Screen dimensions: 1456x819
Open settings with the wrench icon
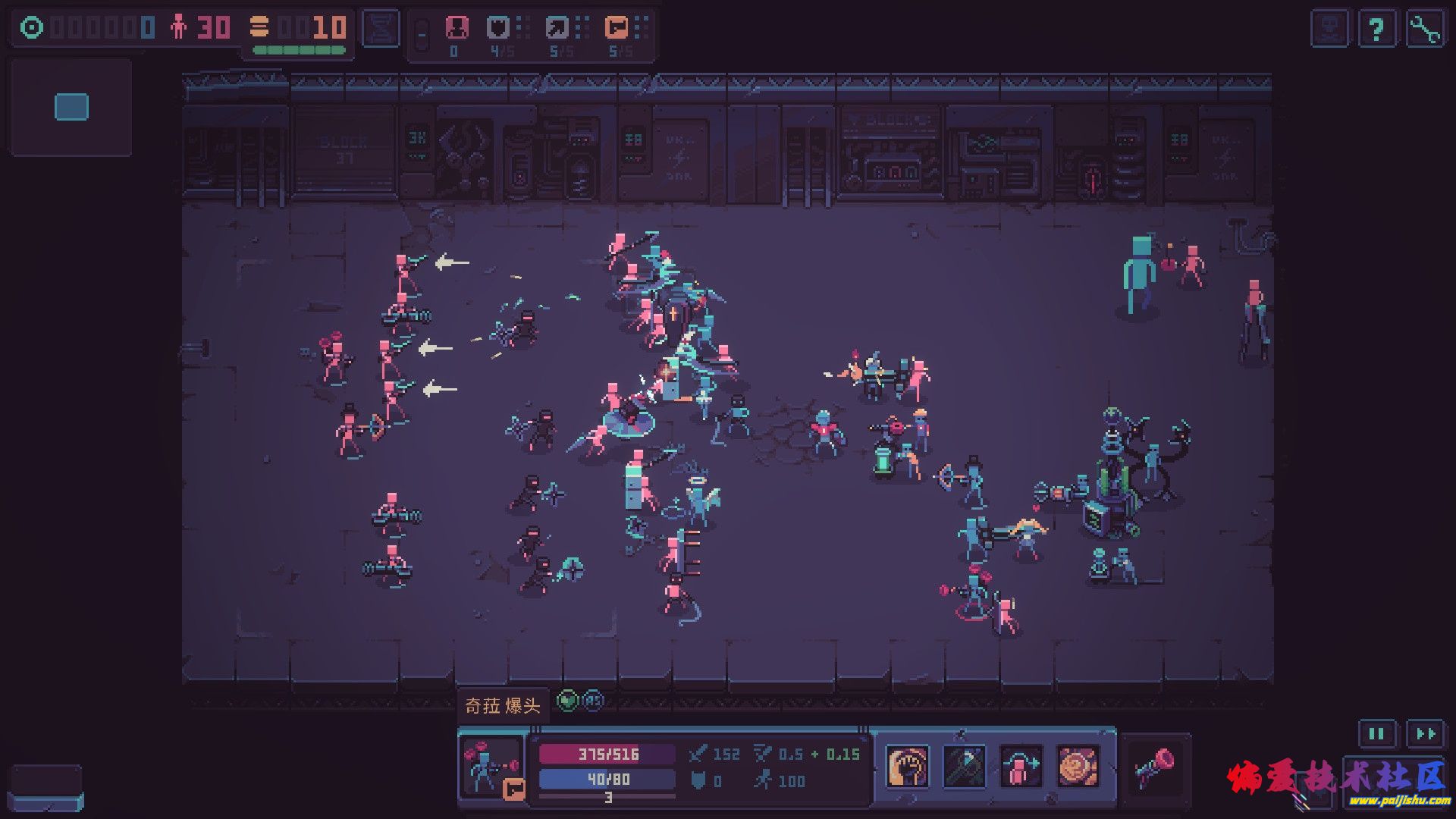(1425, 30)
